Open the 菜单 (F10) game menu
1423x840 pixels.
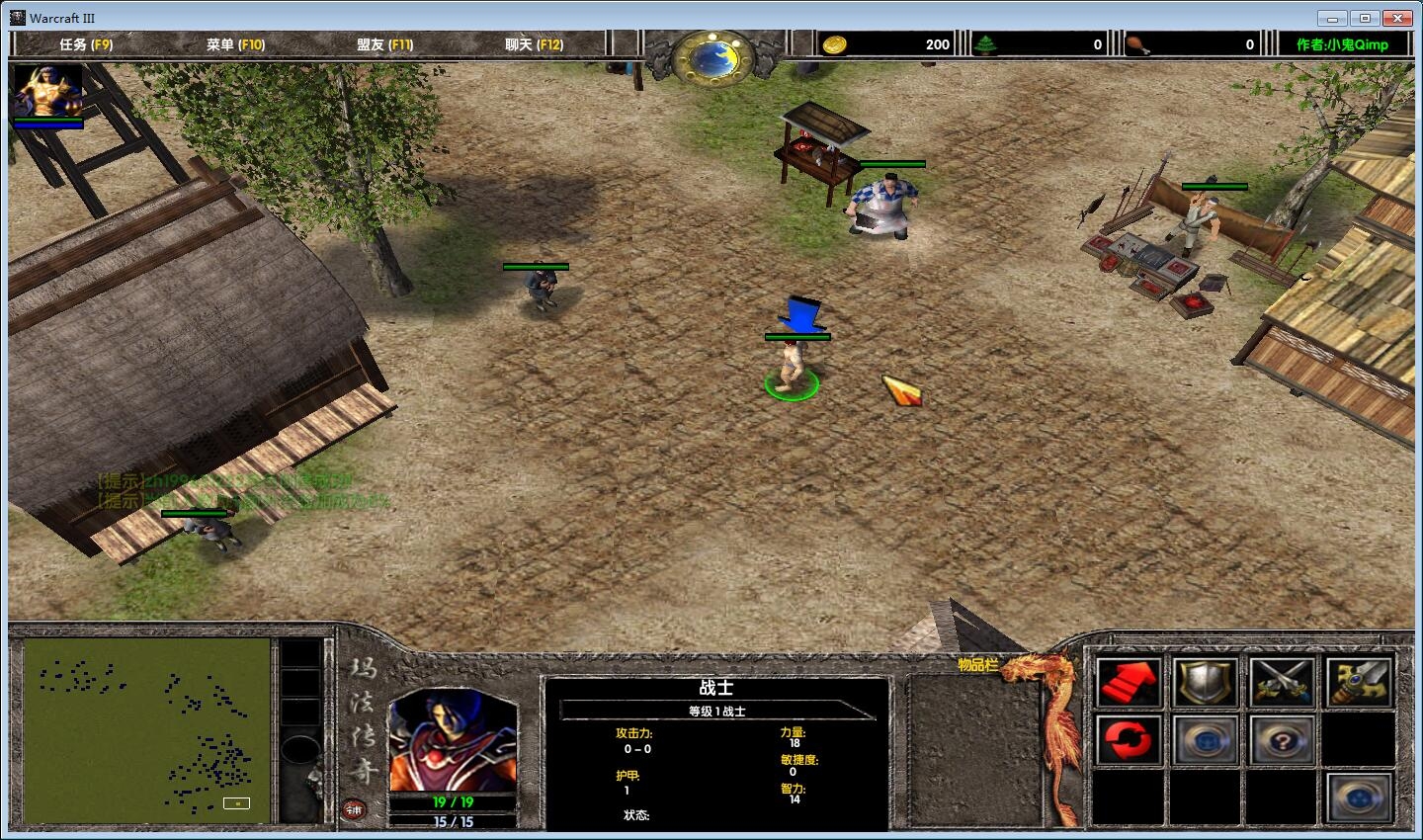235,44
